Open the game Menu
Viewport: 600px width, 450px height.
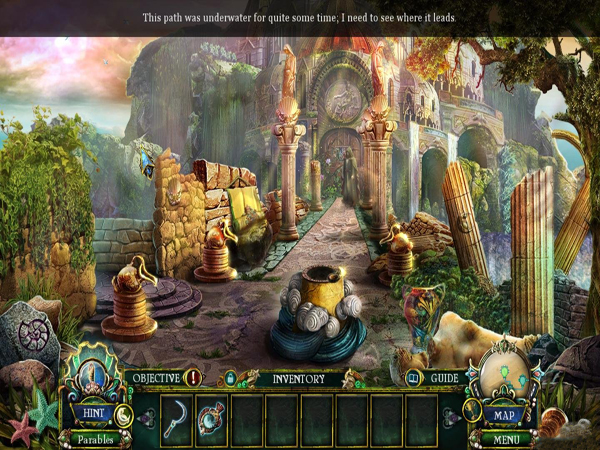point(505,438)
